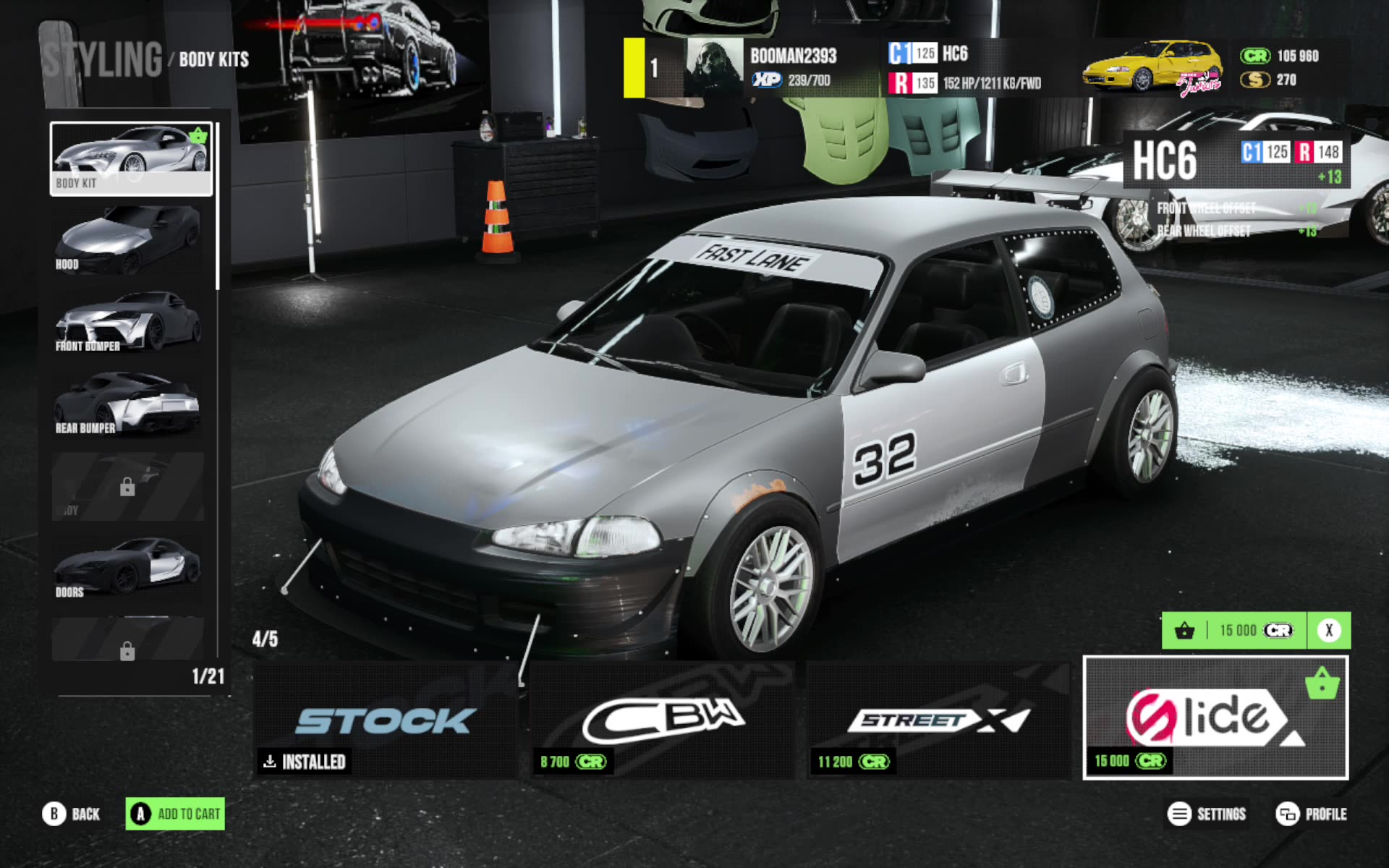Viewport: 1389px width, 868px height.
Task: Select the Body Kit category thumbnail
Action: point(131,158)
